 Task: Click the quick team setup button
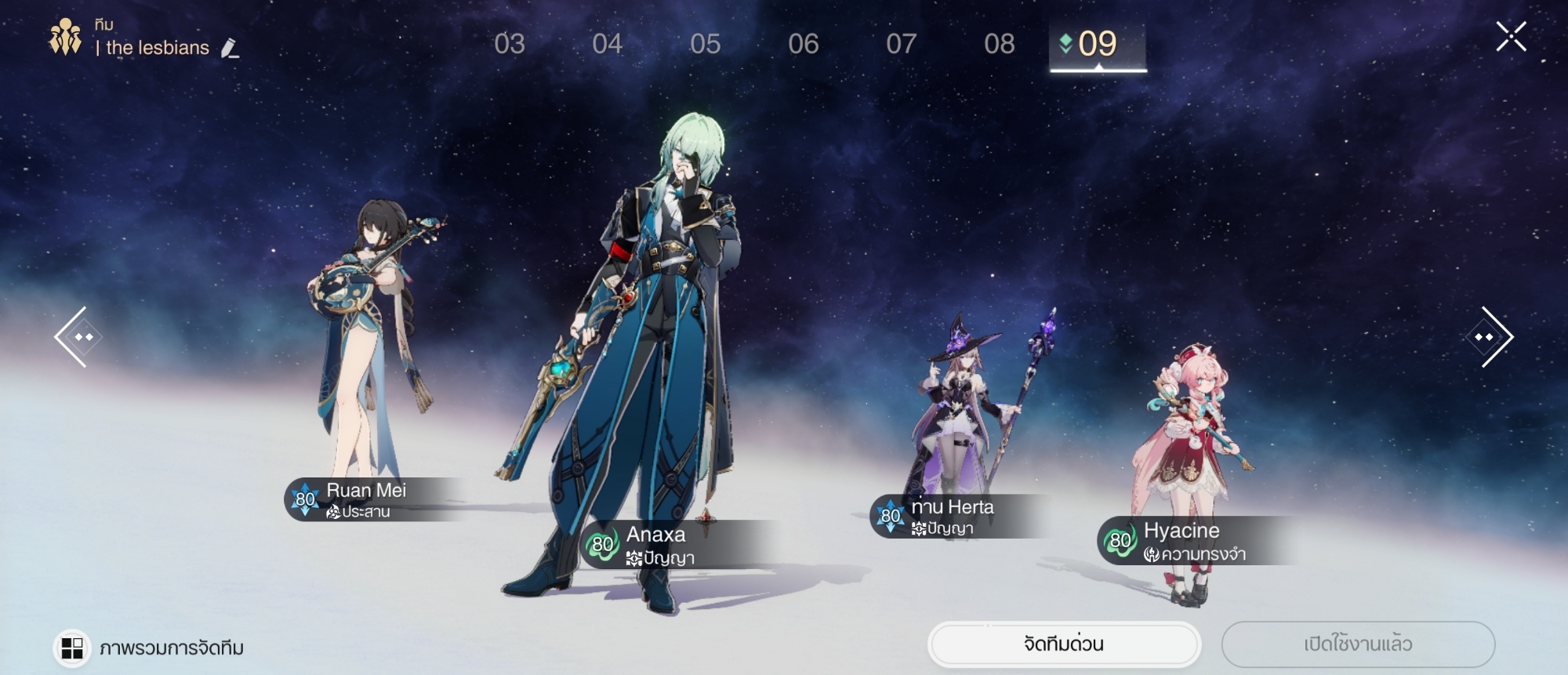(x=1064, y=644)
